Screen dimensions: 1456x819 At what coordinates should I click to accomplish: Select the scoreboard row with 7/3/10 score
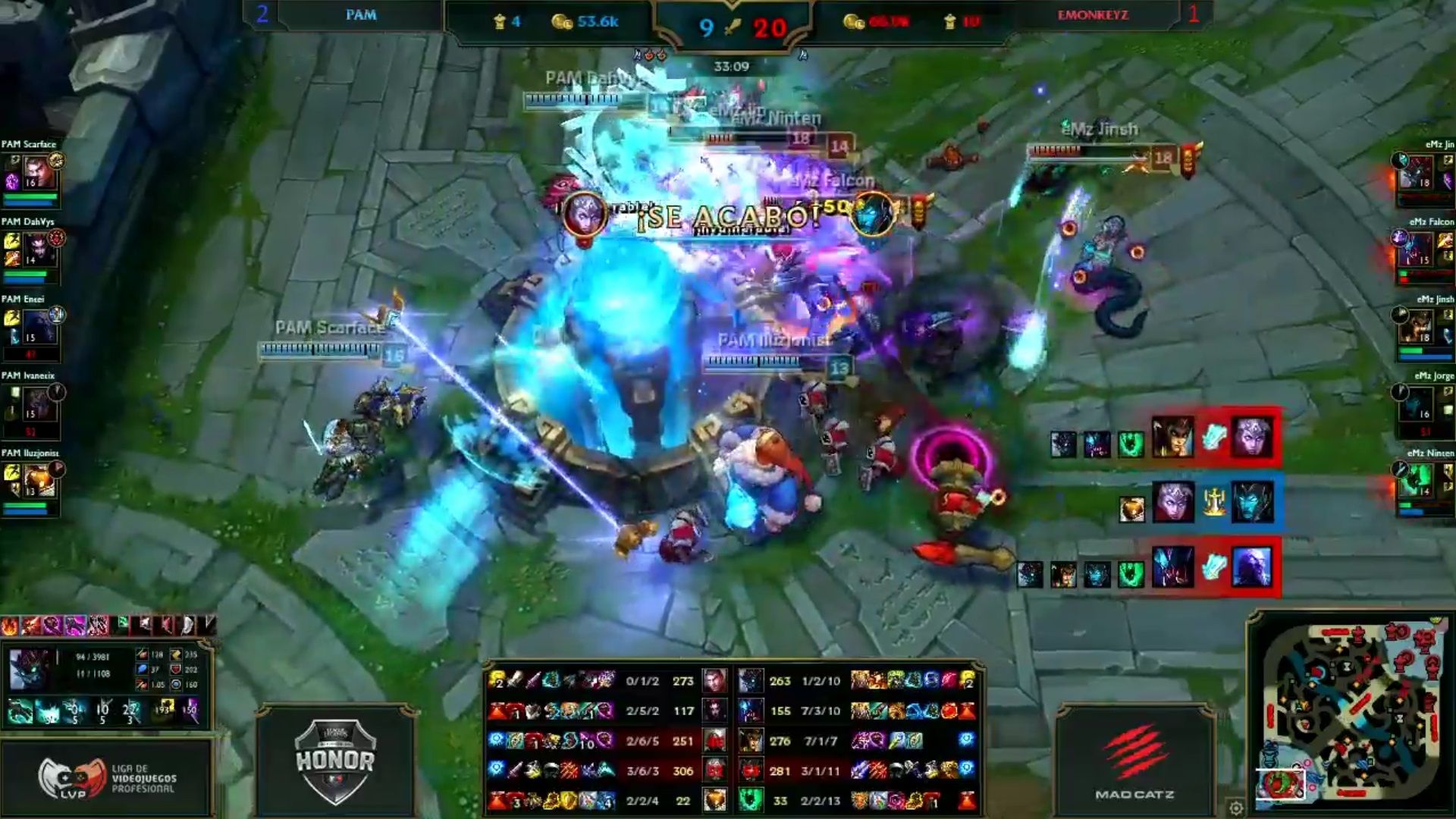coord(822,711)
